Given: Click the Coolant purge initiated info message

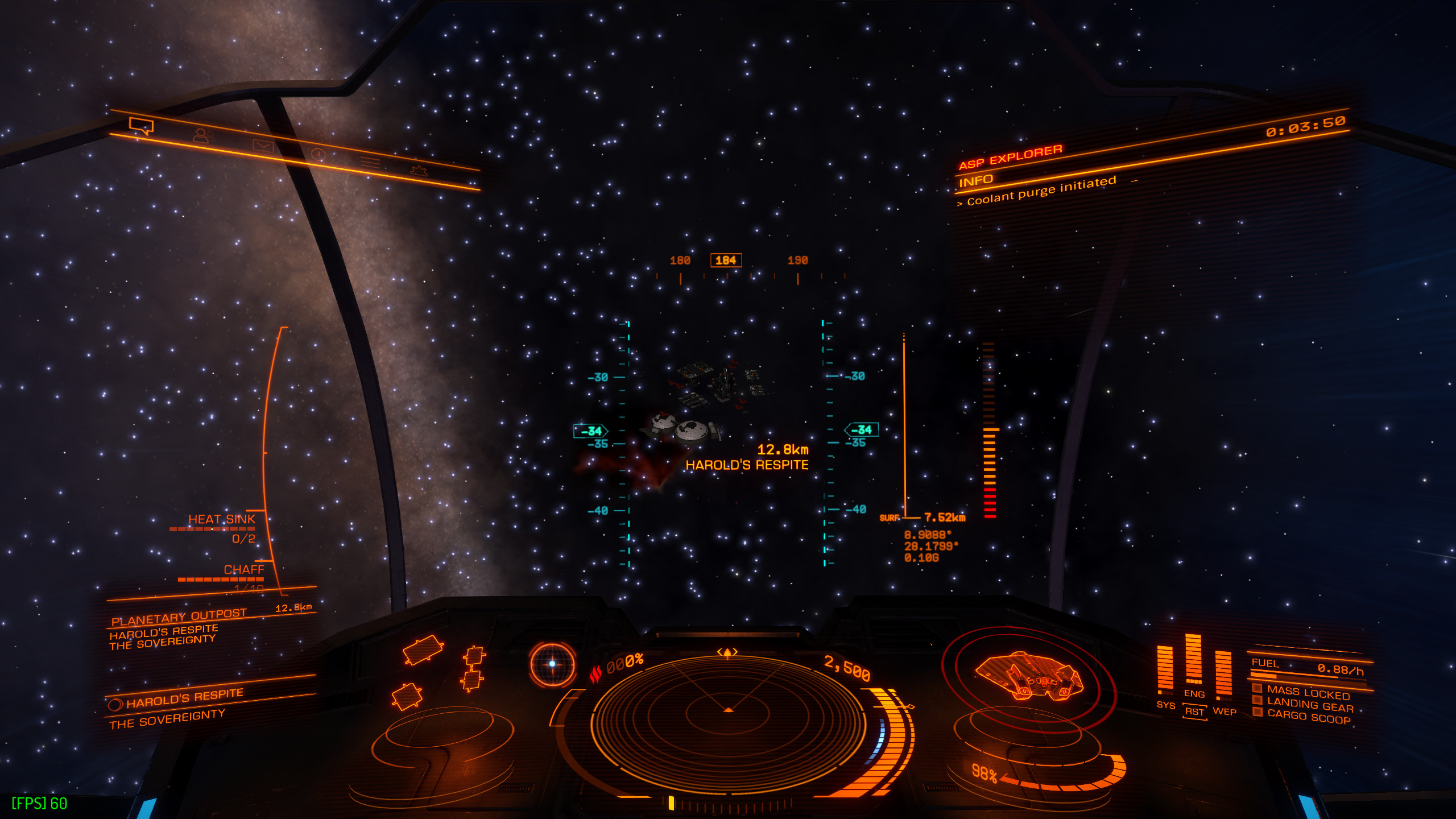Looking at the screenshot, I should point(1041,191).
